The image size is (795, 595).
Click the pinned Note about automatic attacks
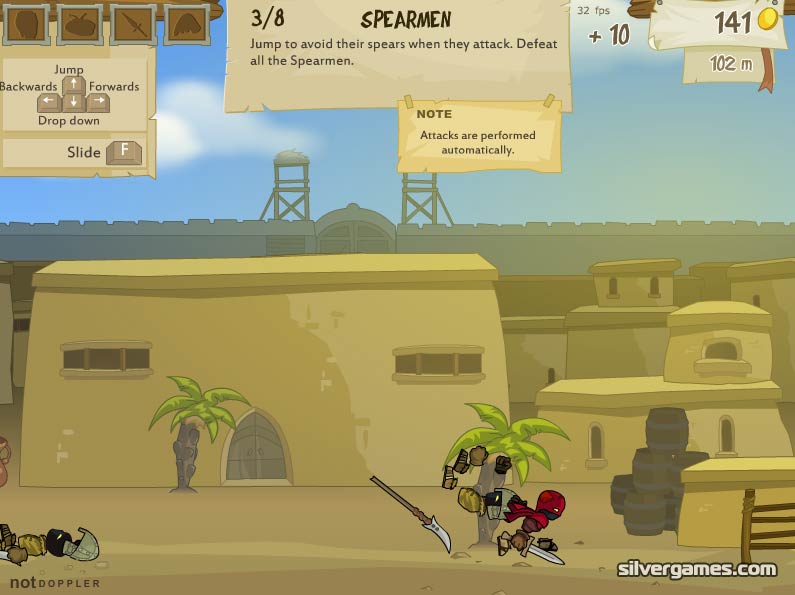tap(477, 134)
